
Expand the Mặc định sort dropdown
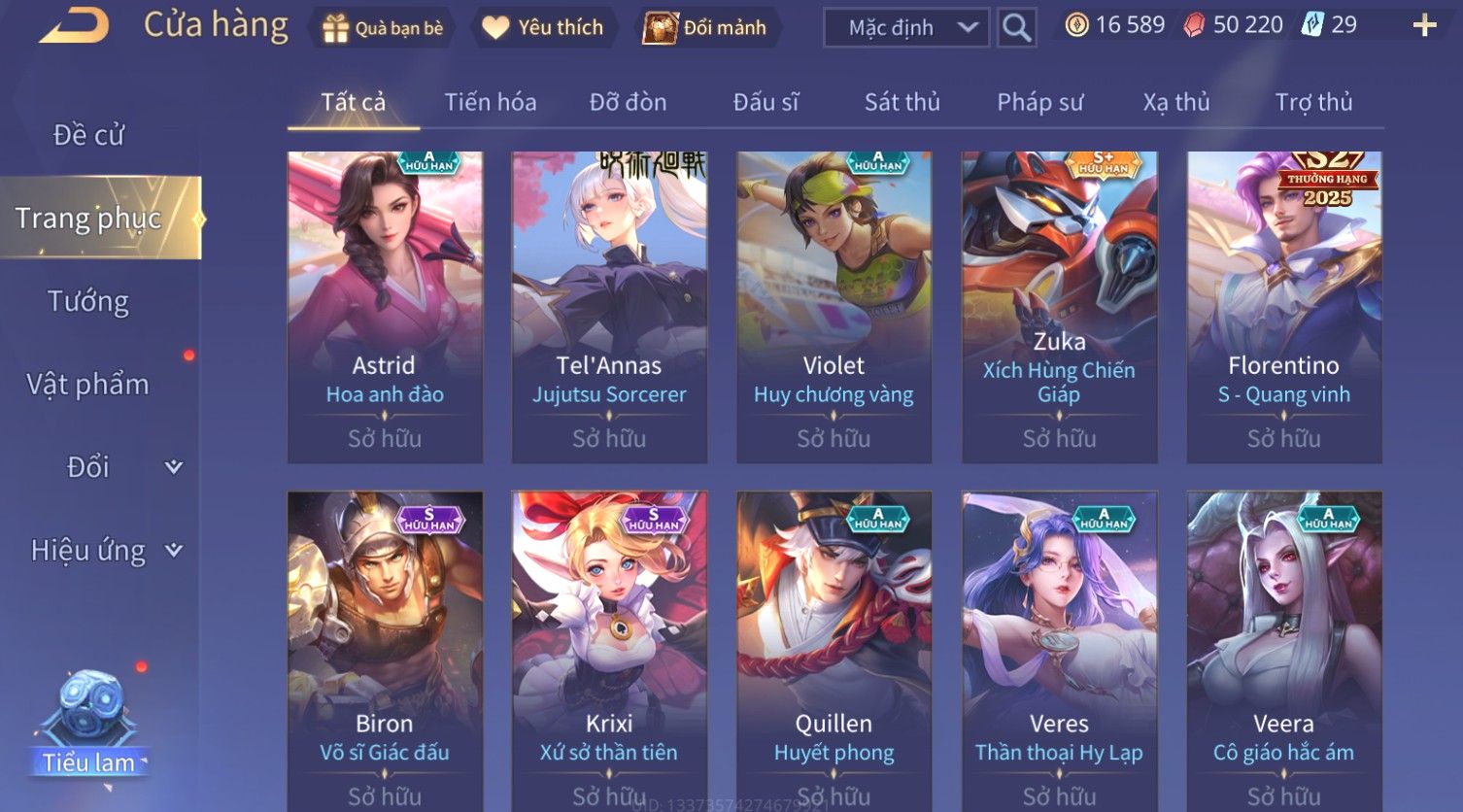[905, 28]
